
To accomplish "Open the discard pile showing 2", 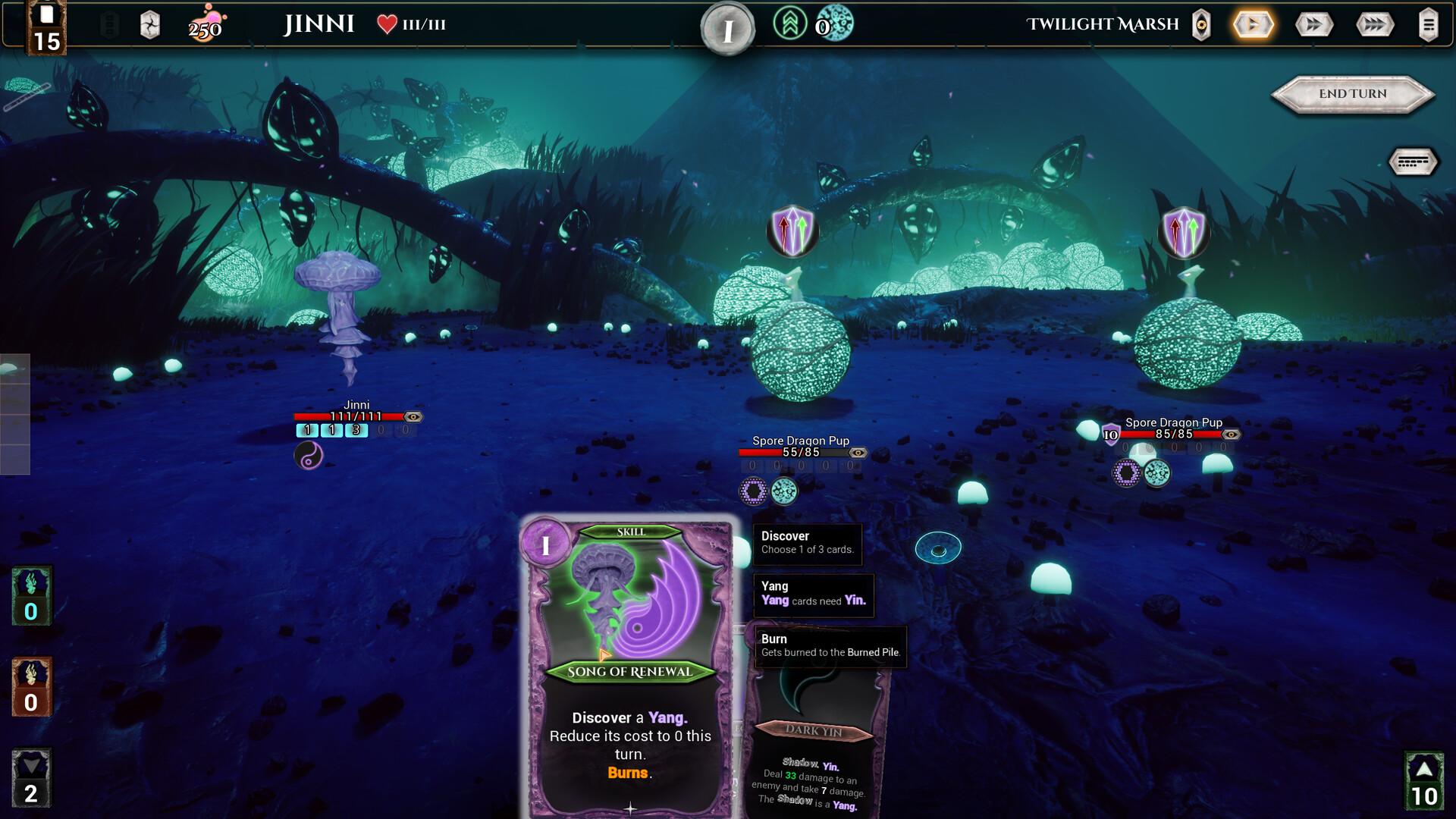I will (31, 779).
